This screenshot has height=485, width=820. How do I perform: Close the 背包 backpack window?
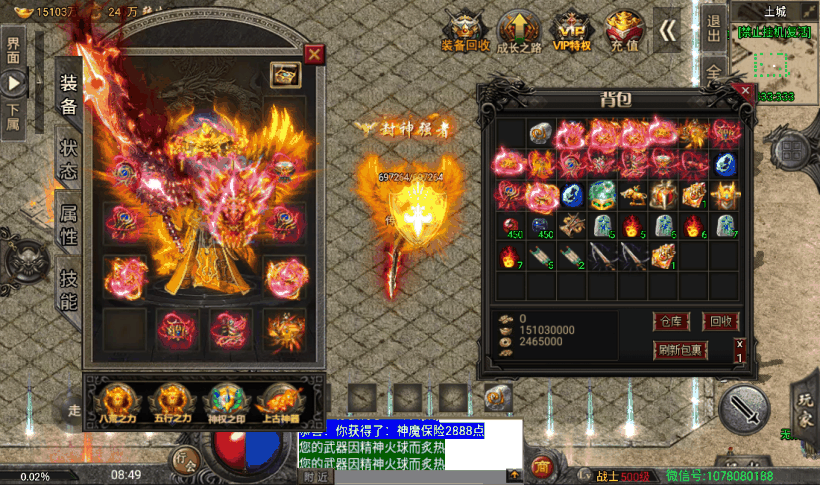[x=744, y=91]
